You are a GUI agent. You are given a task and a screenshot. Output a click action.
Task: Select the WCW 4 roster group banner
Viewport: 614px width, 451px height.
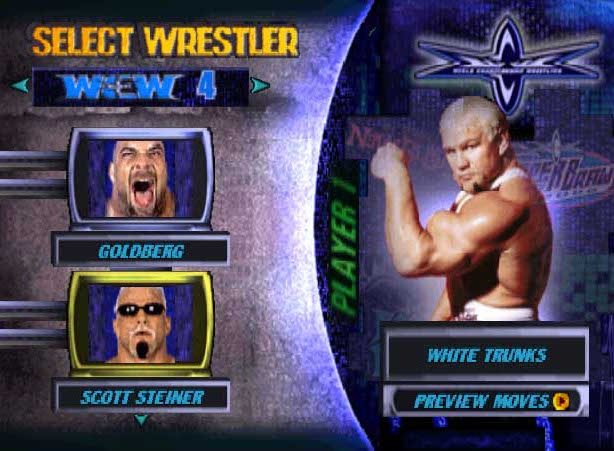click(140, 86)
